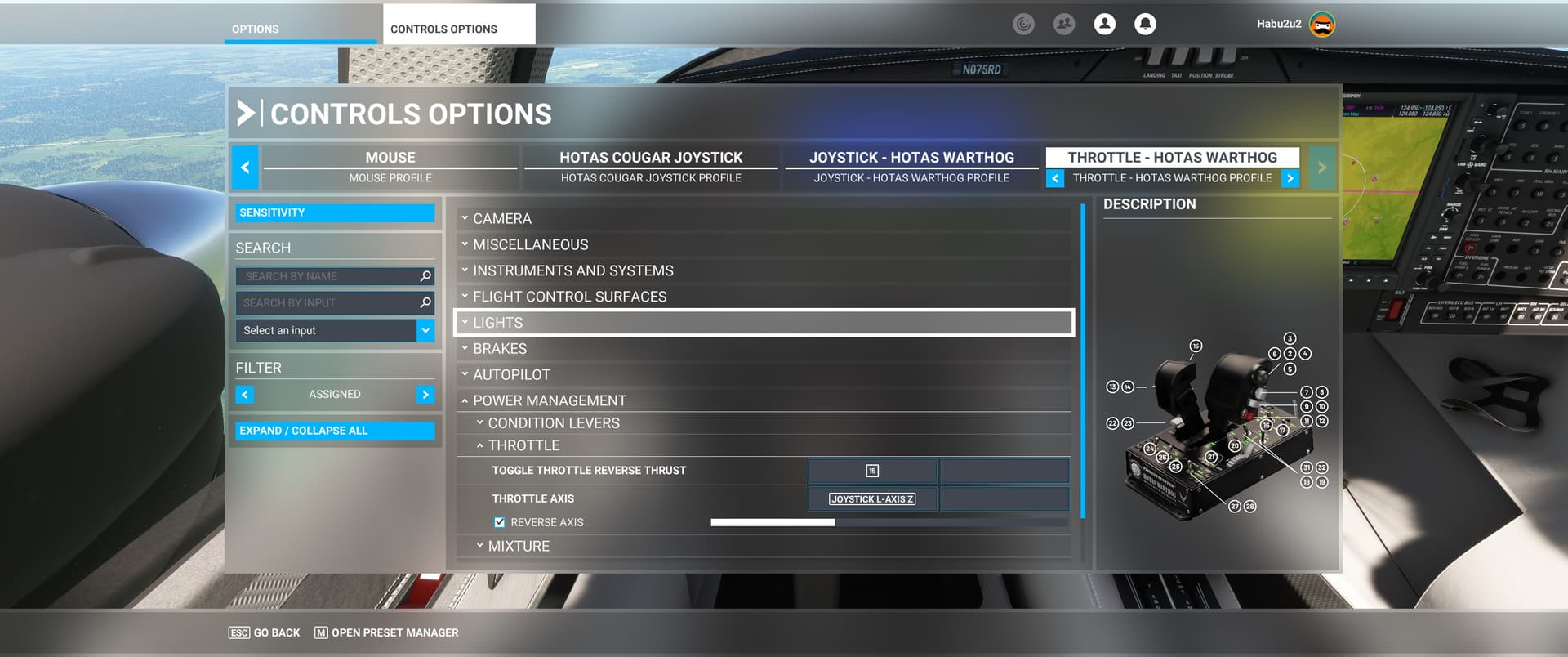Click Expand / Collapse All
The height and width of the screenshot is (657, 1568).
pos(334,431)
